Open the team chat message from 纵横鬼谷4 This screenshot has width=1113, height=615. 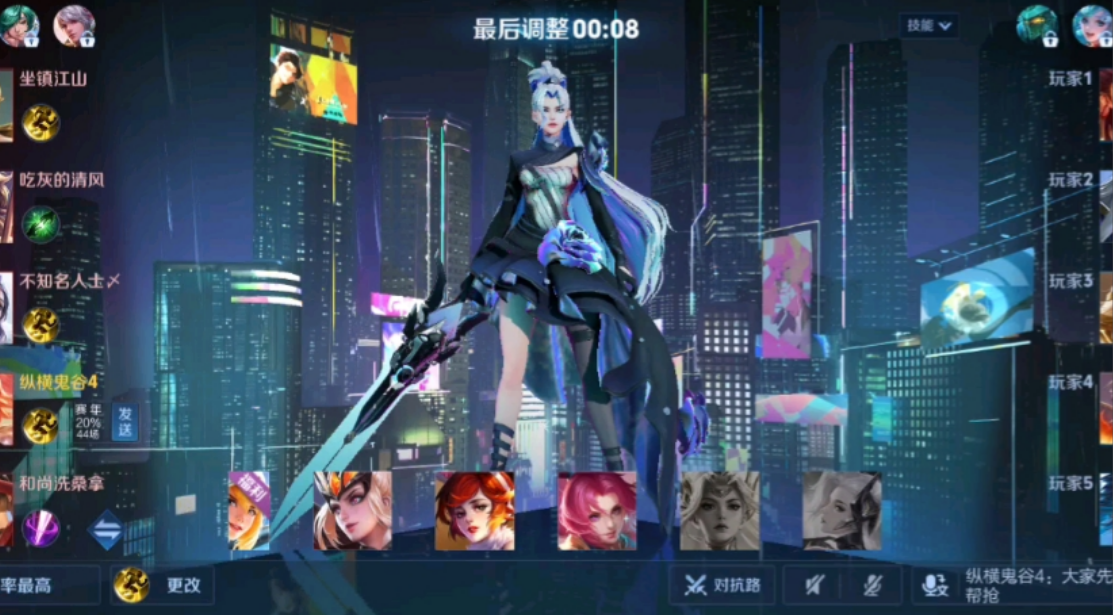1036,585
